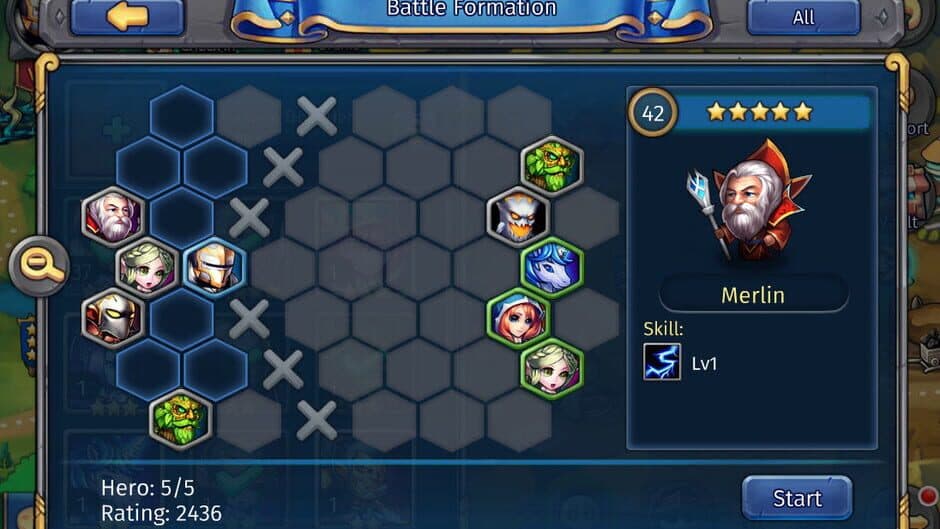
Task: Inspect the white horned beast enemy tile
Action: click(x=518, y=216)
